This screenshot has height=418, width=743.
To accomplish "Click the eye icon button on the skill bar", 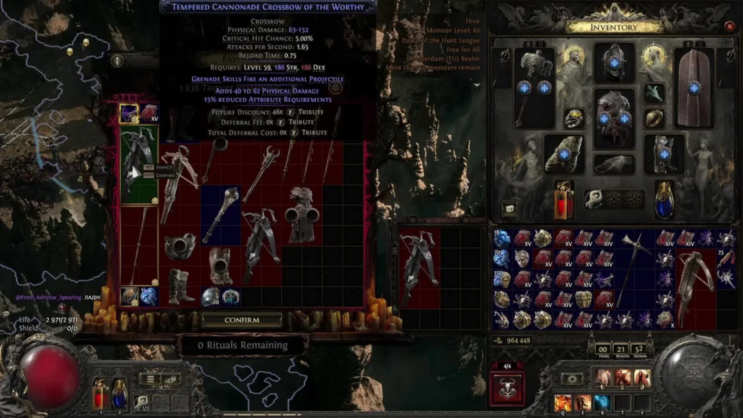I will click(570, 380).
